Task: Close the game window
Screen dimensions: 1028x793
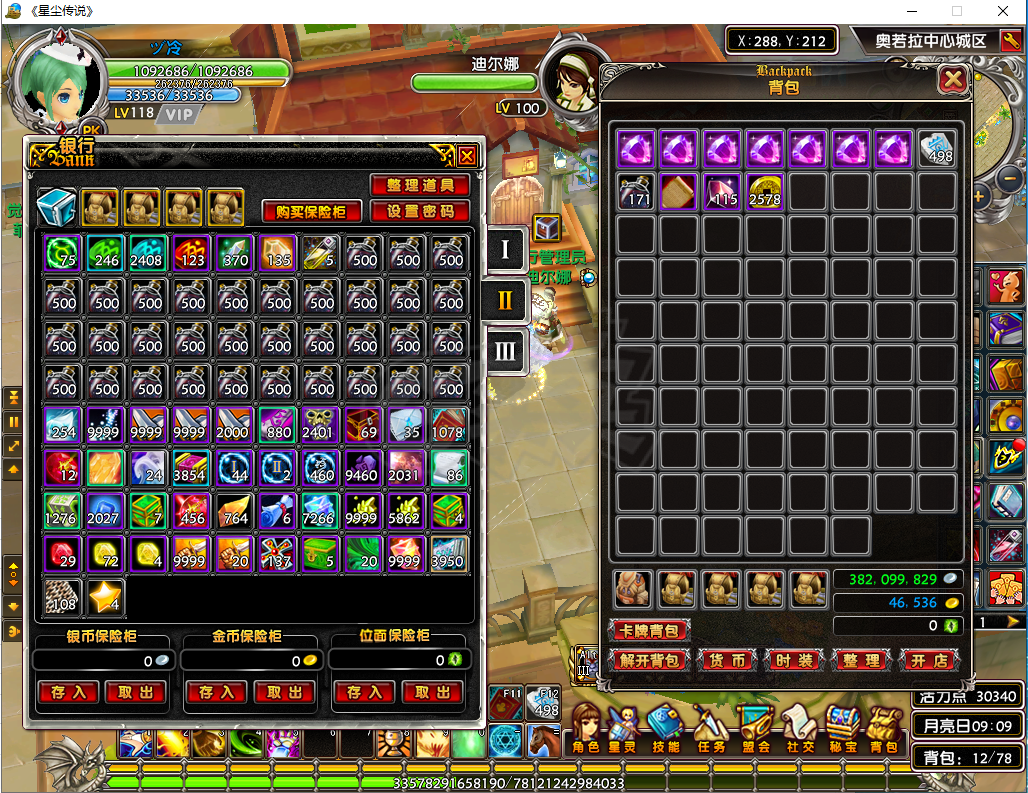Action: [x=1003, y=12]
